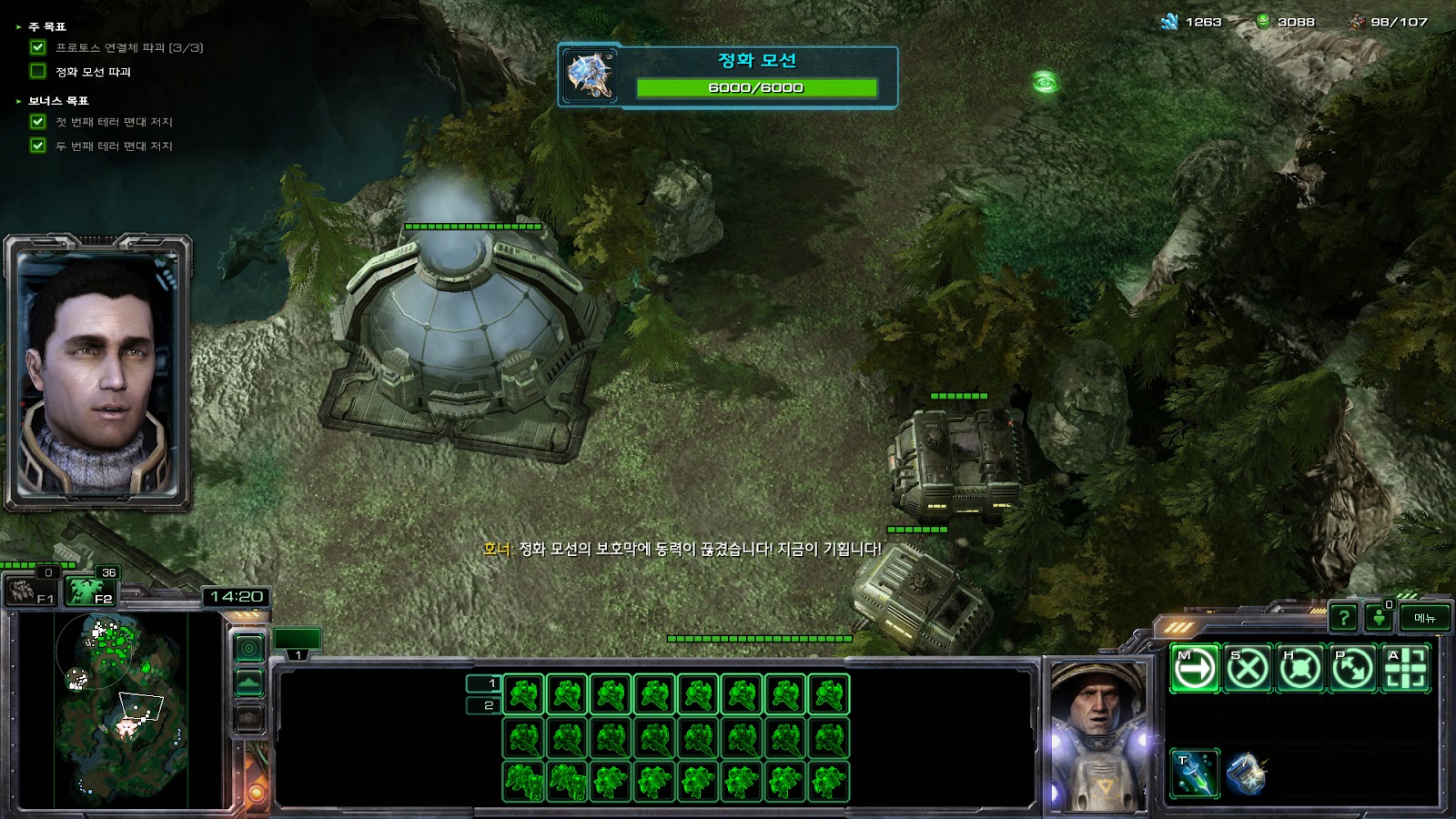Issue the Stop command
This screenshot has height=819, width=1456.
(1248, 669)
